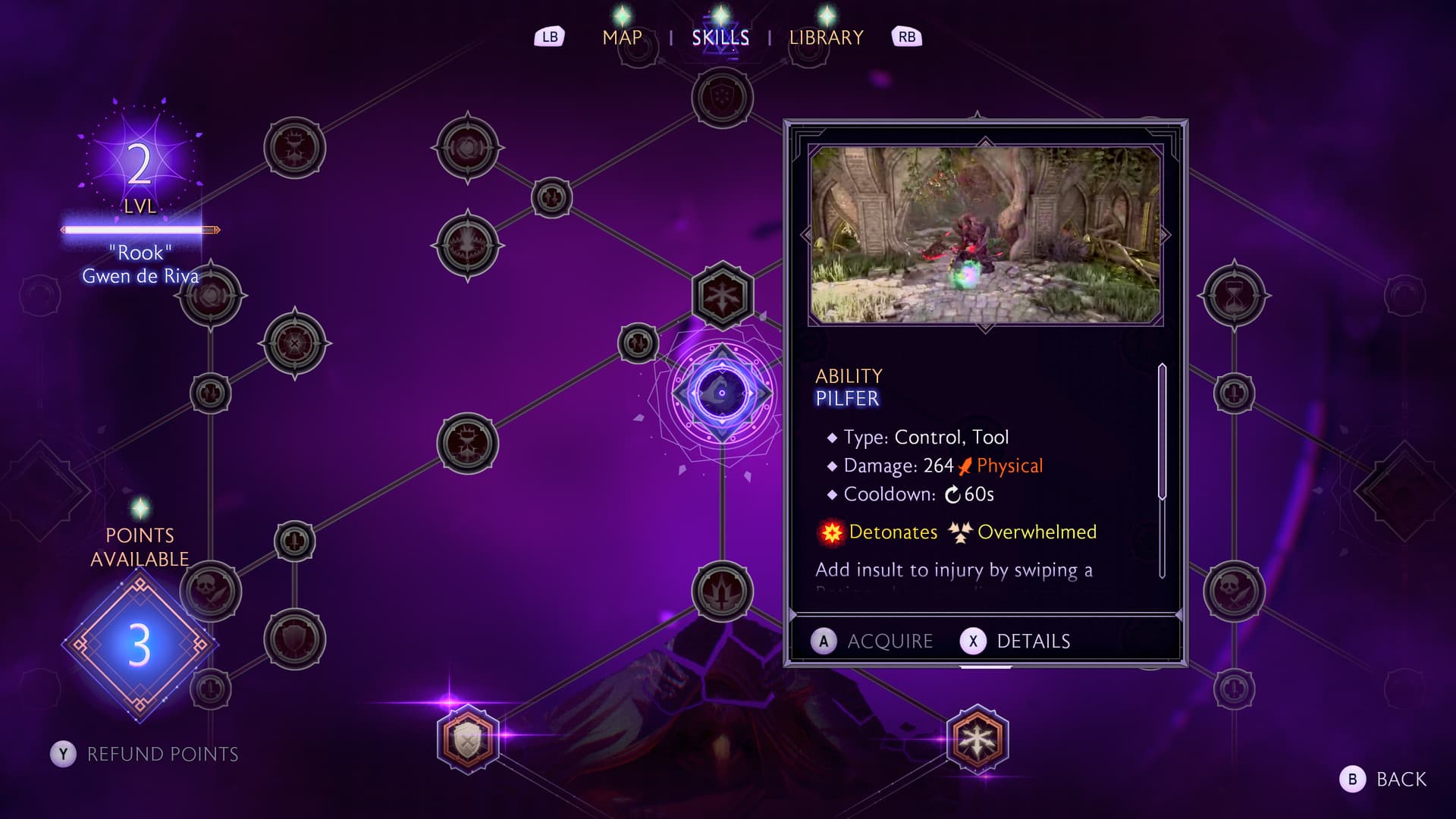
Task: Acquire the Pilfer ability
Action: pos(873,642)
